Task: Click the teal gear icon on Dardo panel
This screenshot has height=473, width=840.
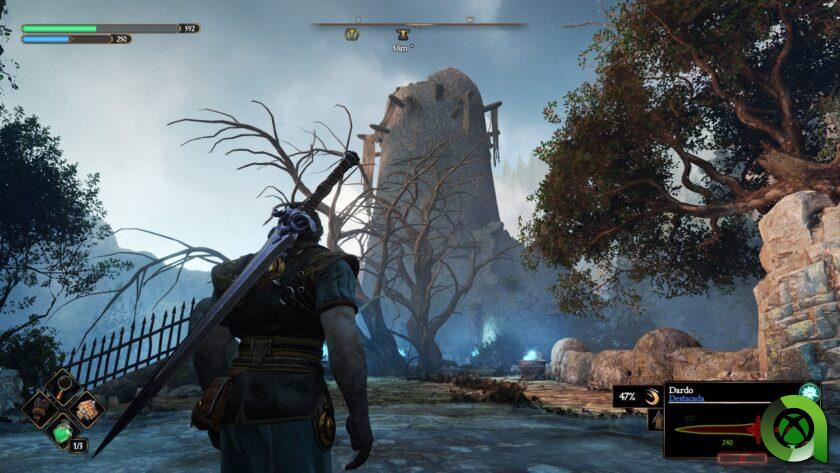Action: pyautogui.click(x=808, y=393)
